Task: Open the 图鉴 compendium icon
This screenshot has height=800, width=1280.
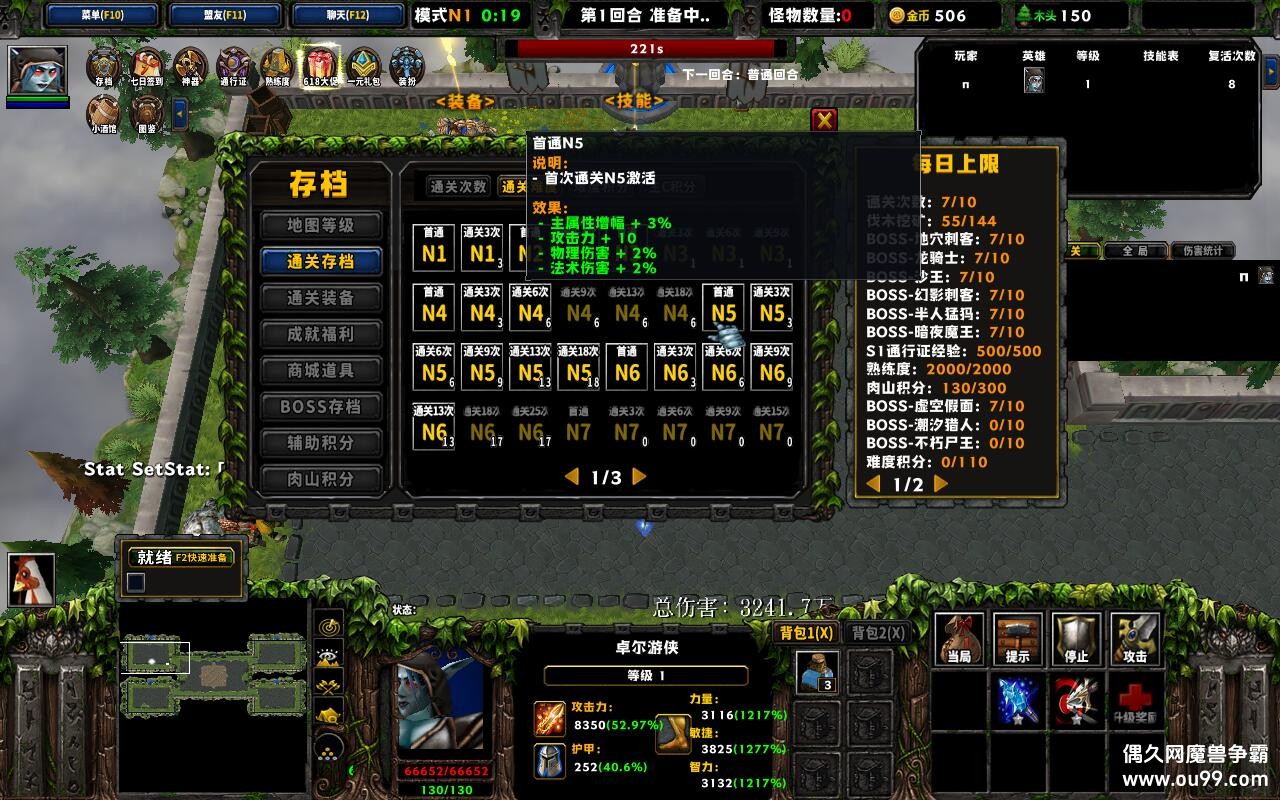Action: tap(146, 110)
